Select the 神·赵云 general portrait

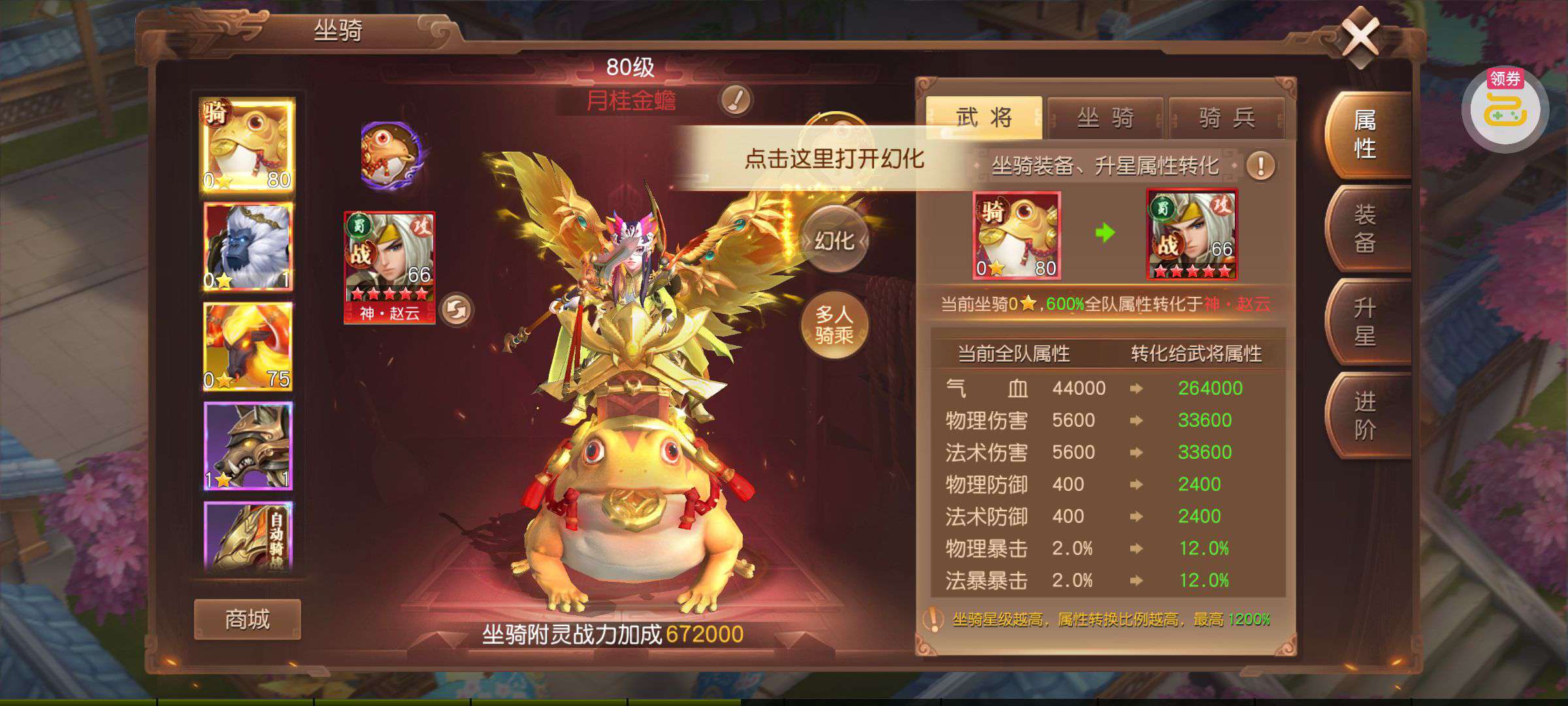pos(389,266)
